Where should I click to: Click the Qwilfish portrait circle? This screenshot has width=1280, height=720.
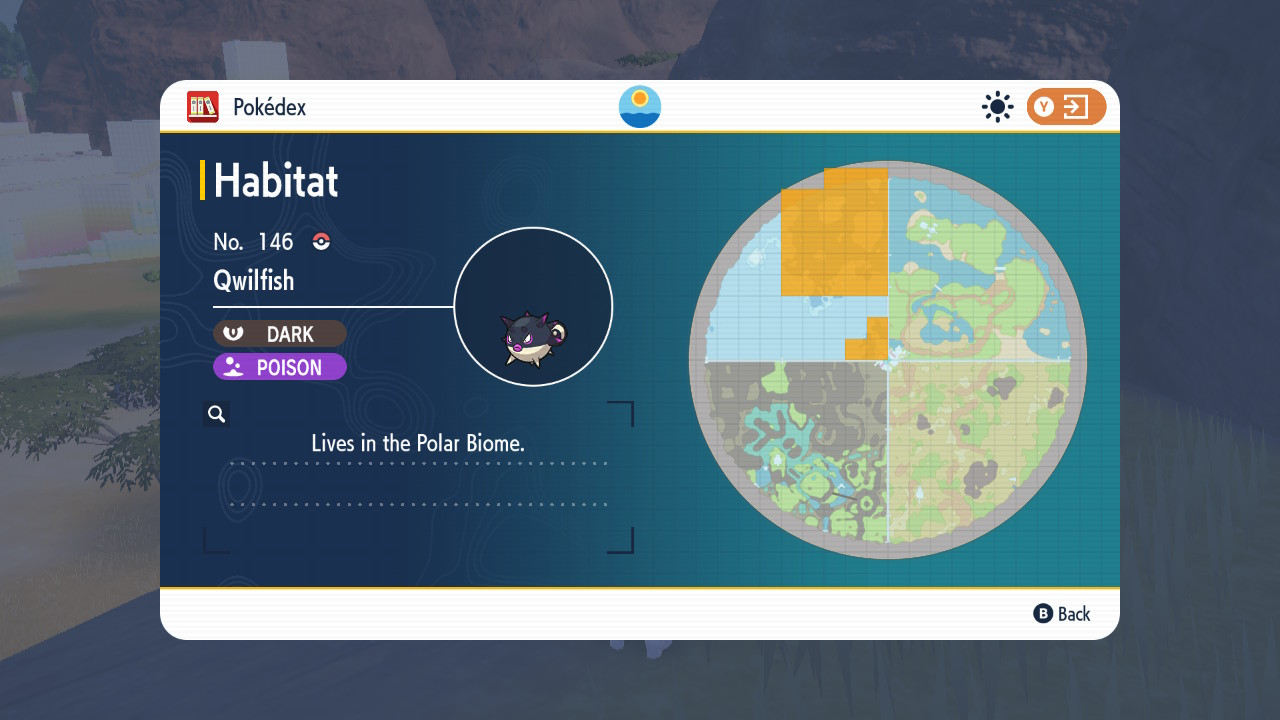point(533,307)
